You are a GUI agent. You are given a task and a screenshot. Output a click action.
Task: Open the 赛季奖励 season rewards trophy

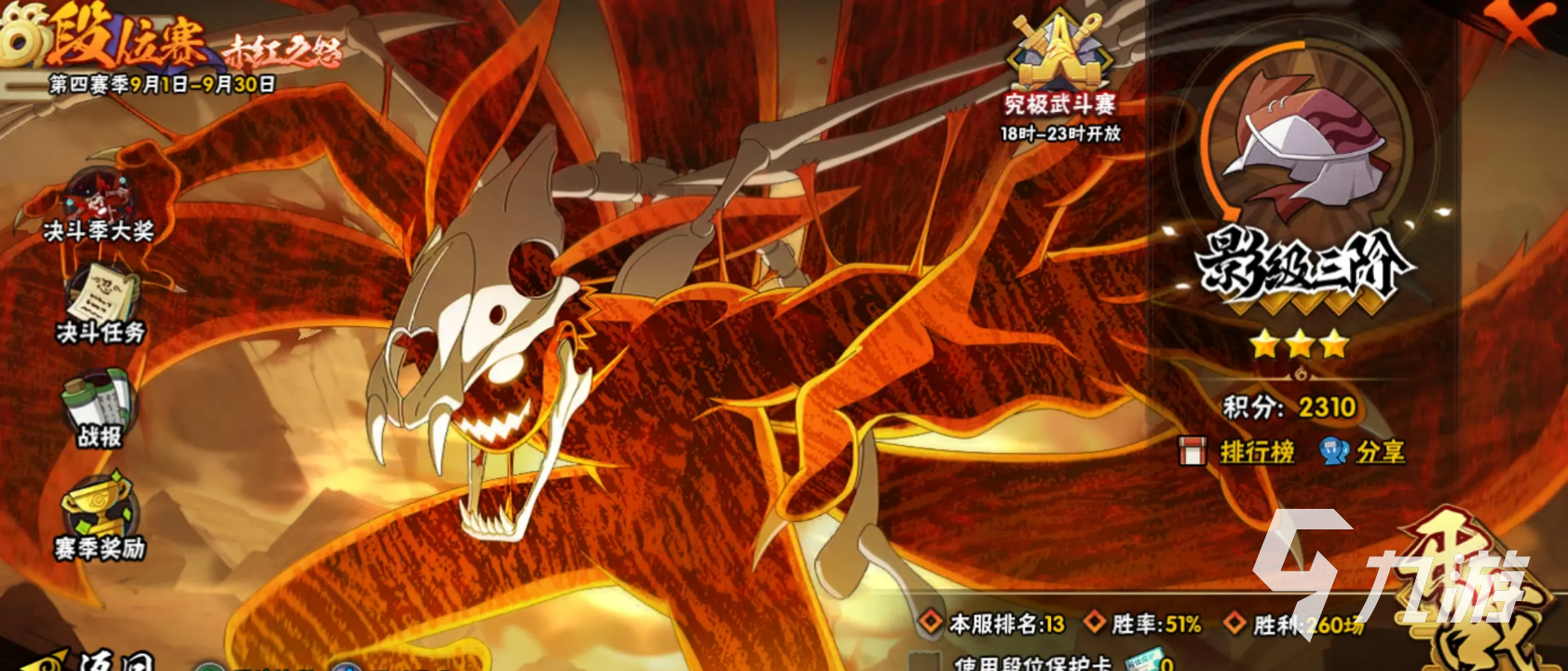(100, 516)
